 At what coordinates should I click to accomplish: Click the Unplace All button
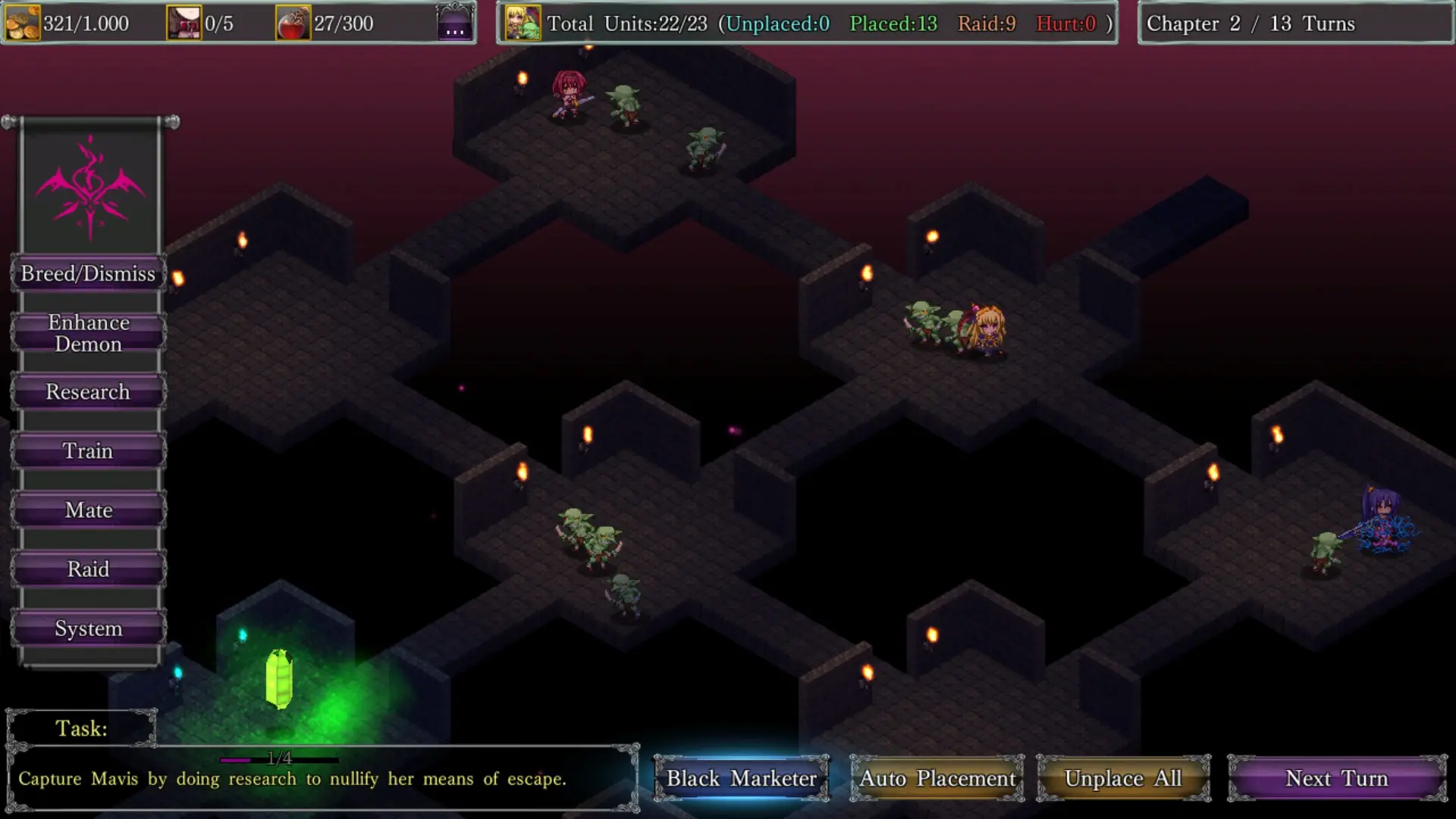[x=1122, y=778]
